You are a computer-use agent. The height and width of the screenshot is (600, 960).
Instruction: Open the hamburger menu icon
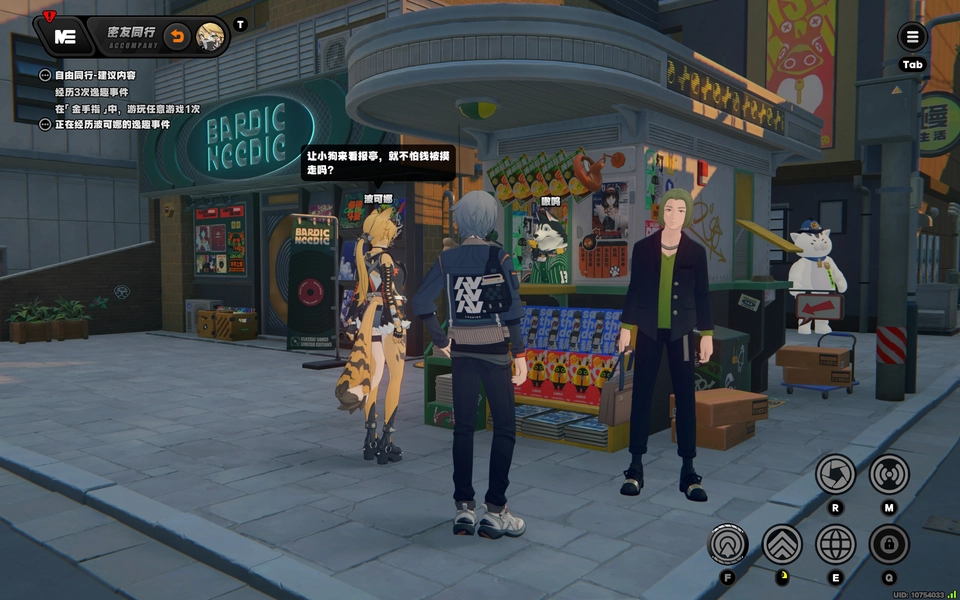(912, 38)
